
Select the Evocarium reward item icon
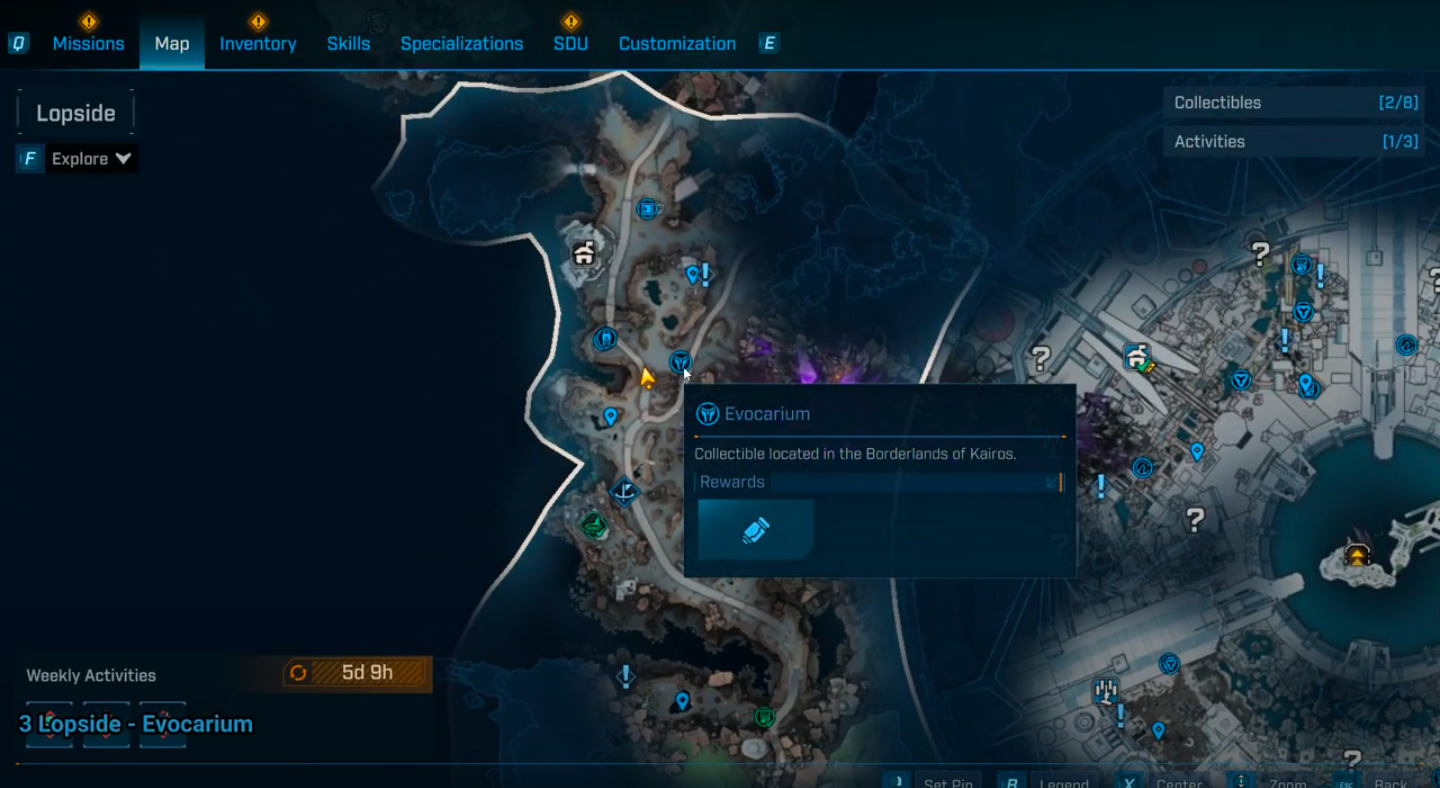coord(756,529)
